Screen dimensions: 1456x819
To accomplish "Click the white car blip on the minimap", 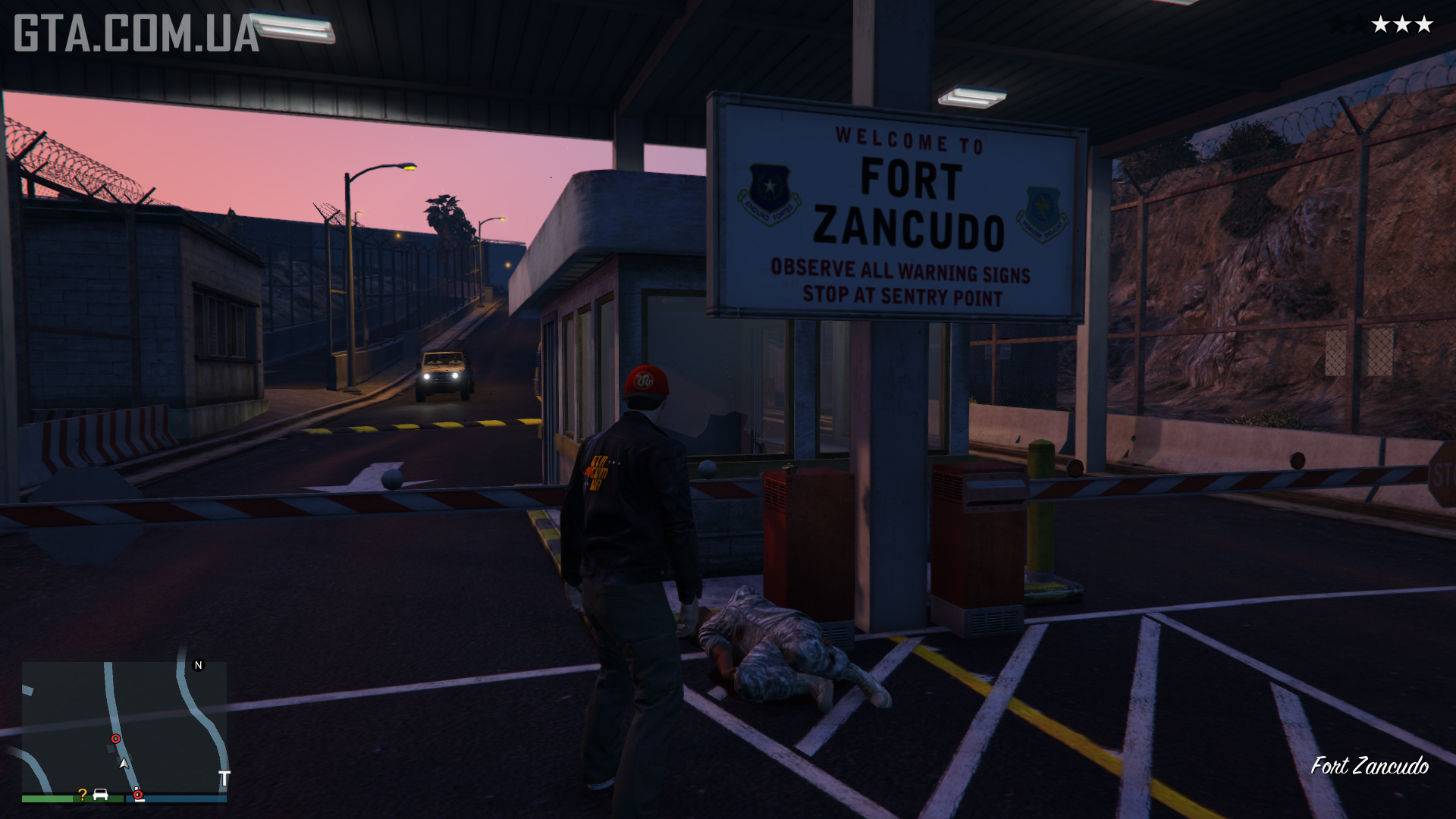I will (100, 794).
